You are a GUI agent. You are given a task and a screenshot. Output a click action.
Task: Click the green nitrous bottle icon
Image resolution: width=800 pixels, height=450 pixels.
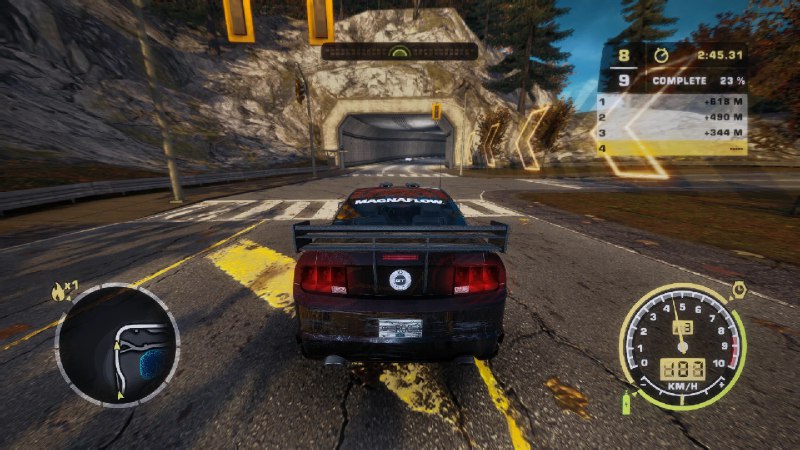point(628,402)
